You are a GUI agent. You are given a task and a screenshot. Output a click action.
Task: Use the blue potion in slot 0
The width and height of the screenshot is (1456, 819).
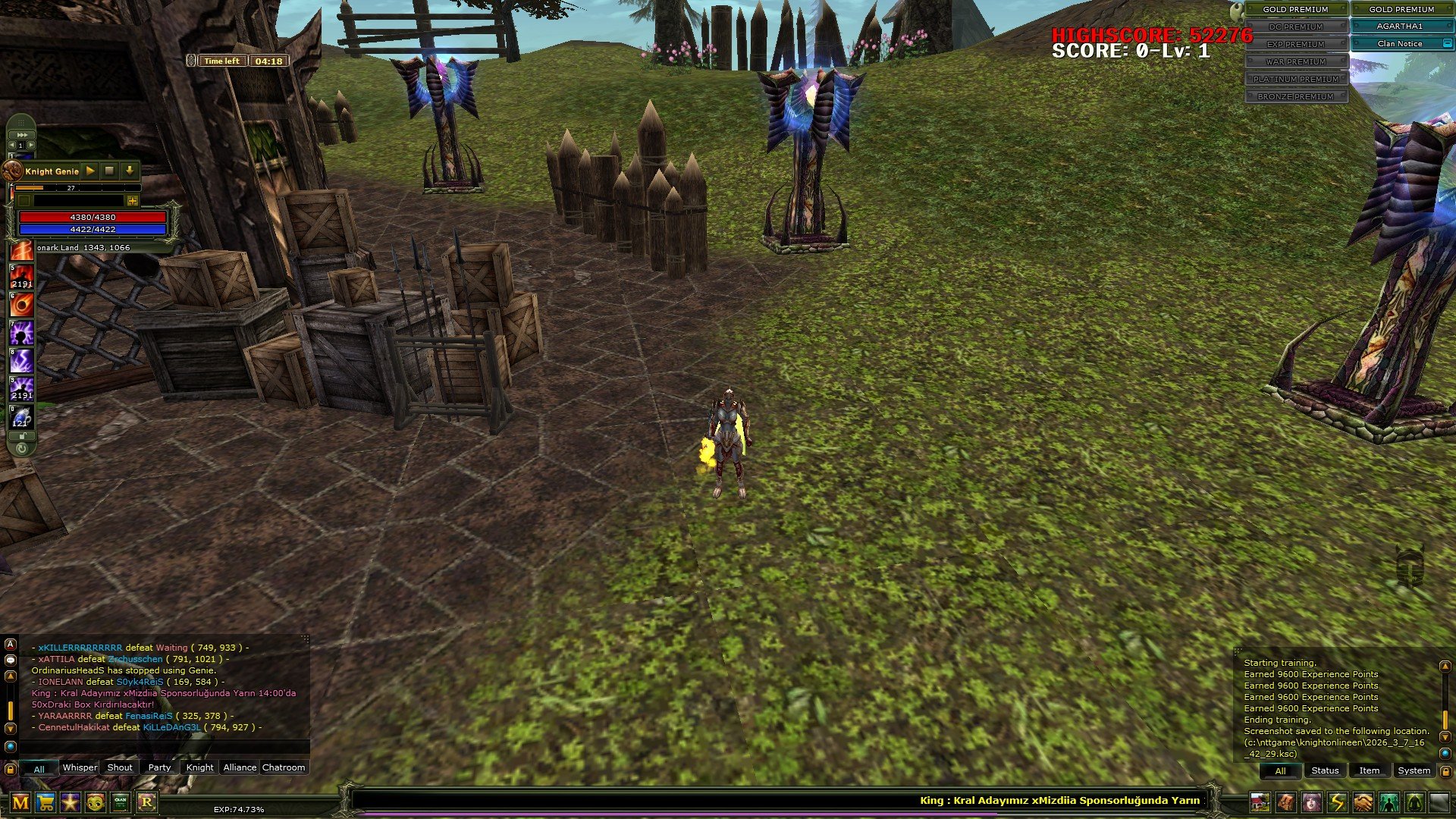click(22, 418)
